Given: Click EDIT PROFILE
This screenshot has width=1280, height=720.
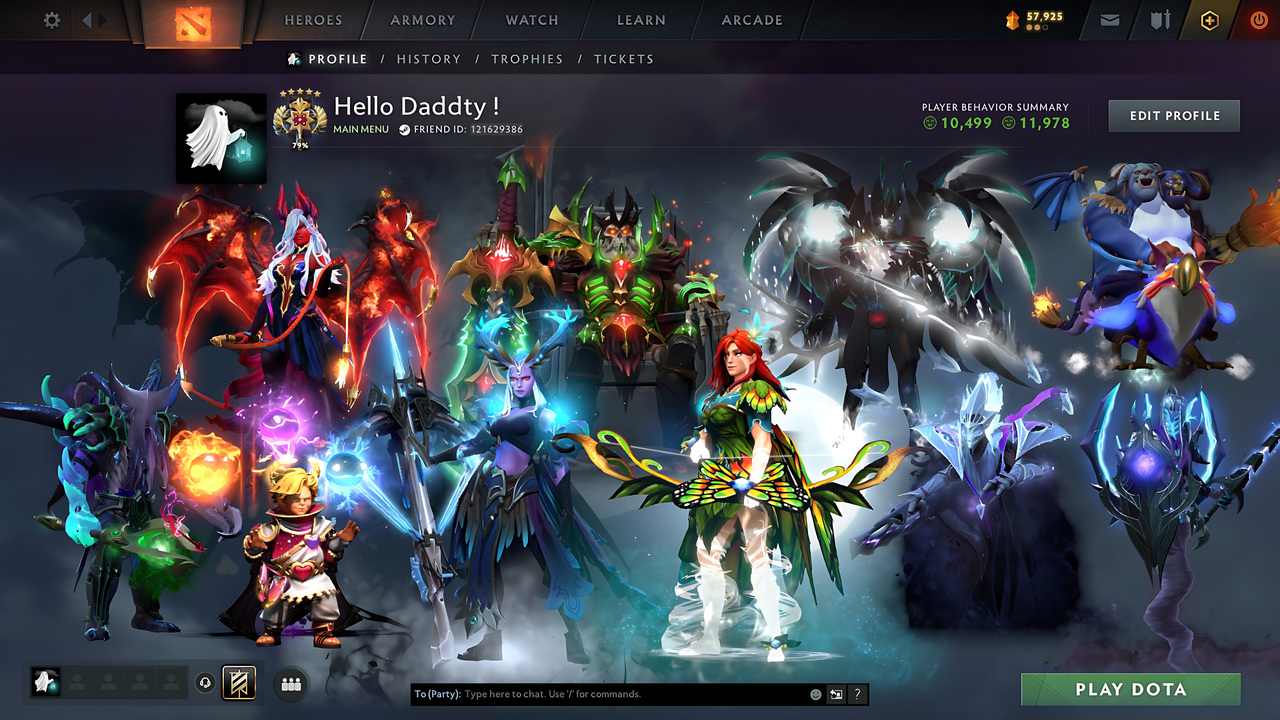Looking at the screenshot, I should click(1173, 115).
